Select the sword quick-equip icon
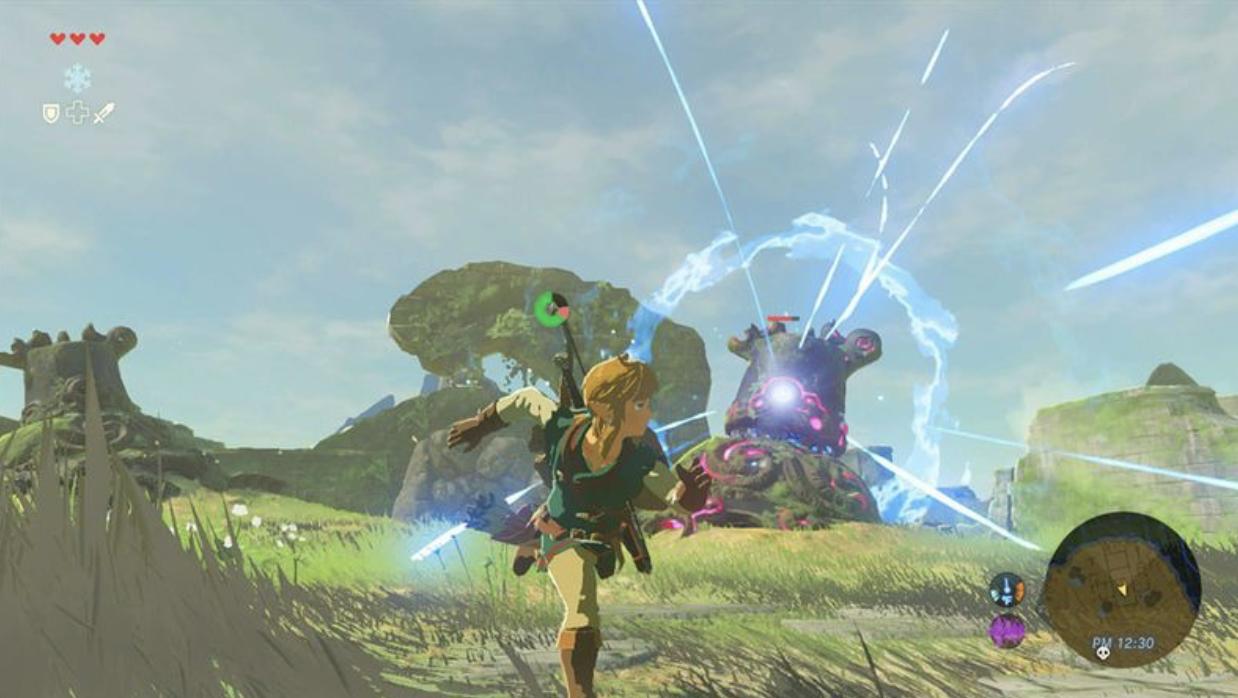This screenshot has width=1238, height=698. coord(104,113)
